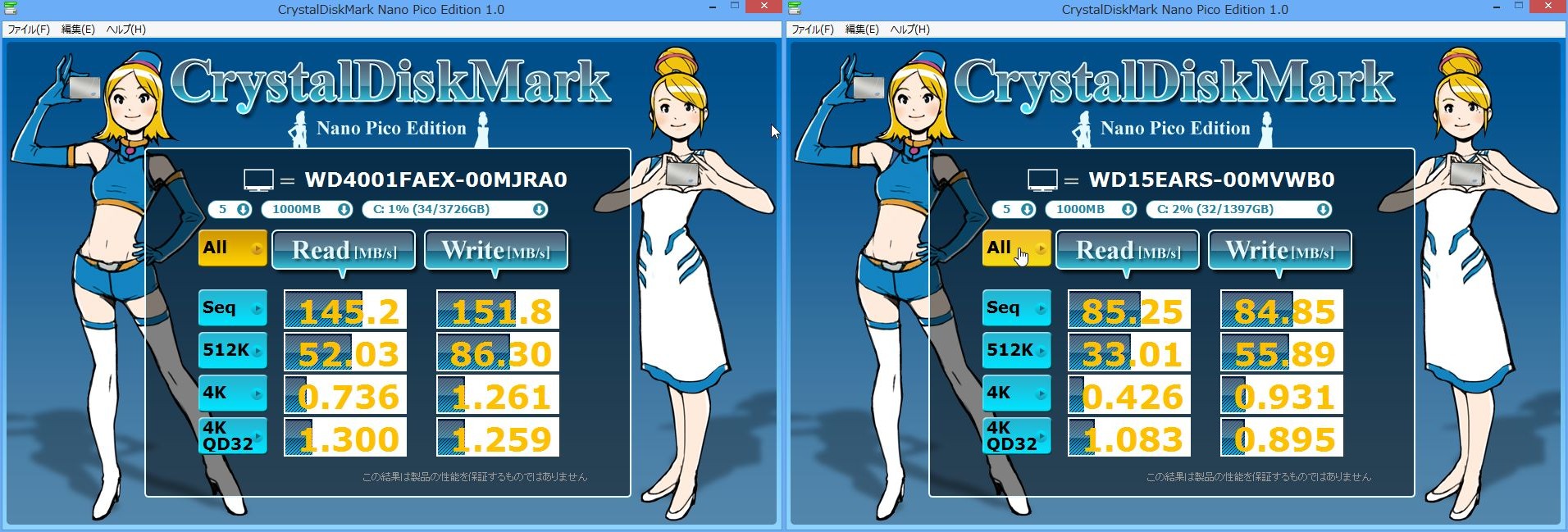This screenshot has width=1568, height=532.
Task: Run the 512K test in the WD15EARS window
Action: [x=1017, y=351]
